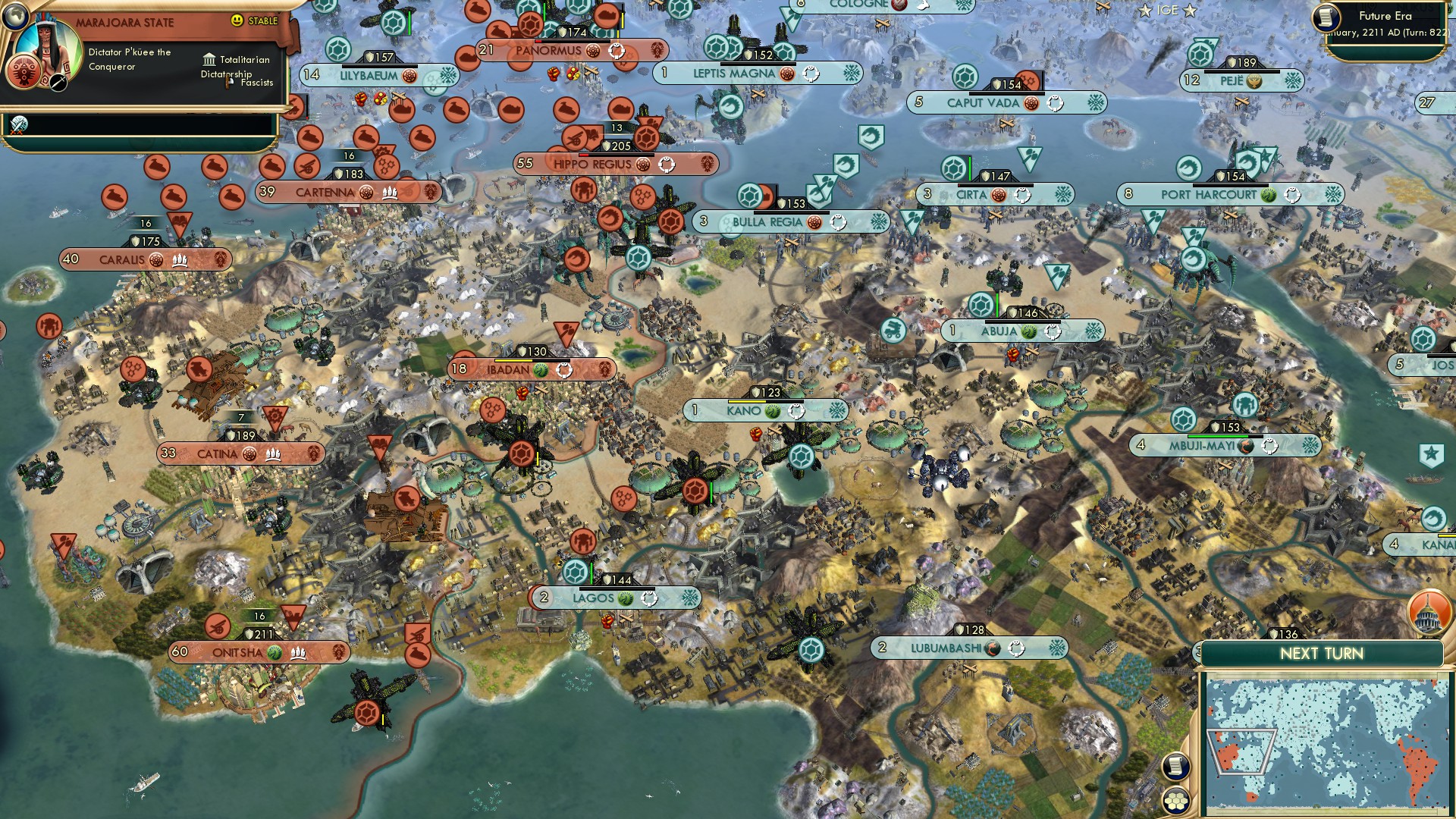Click the Ibadan city banner
The width and height of the screenshot is (1456, 819).
[508, 369]
